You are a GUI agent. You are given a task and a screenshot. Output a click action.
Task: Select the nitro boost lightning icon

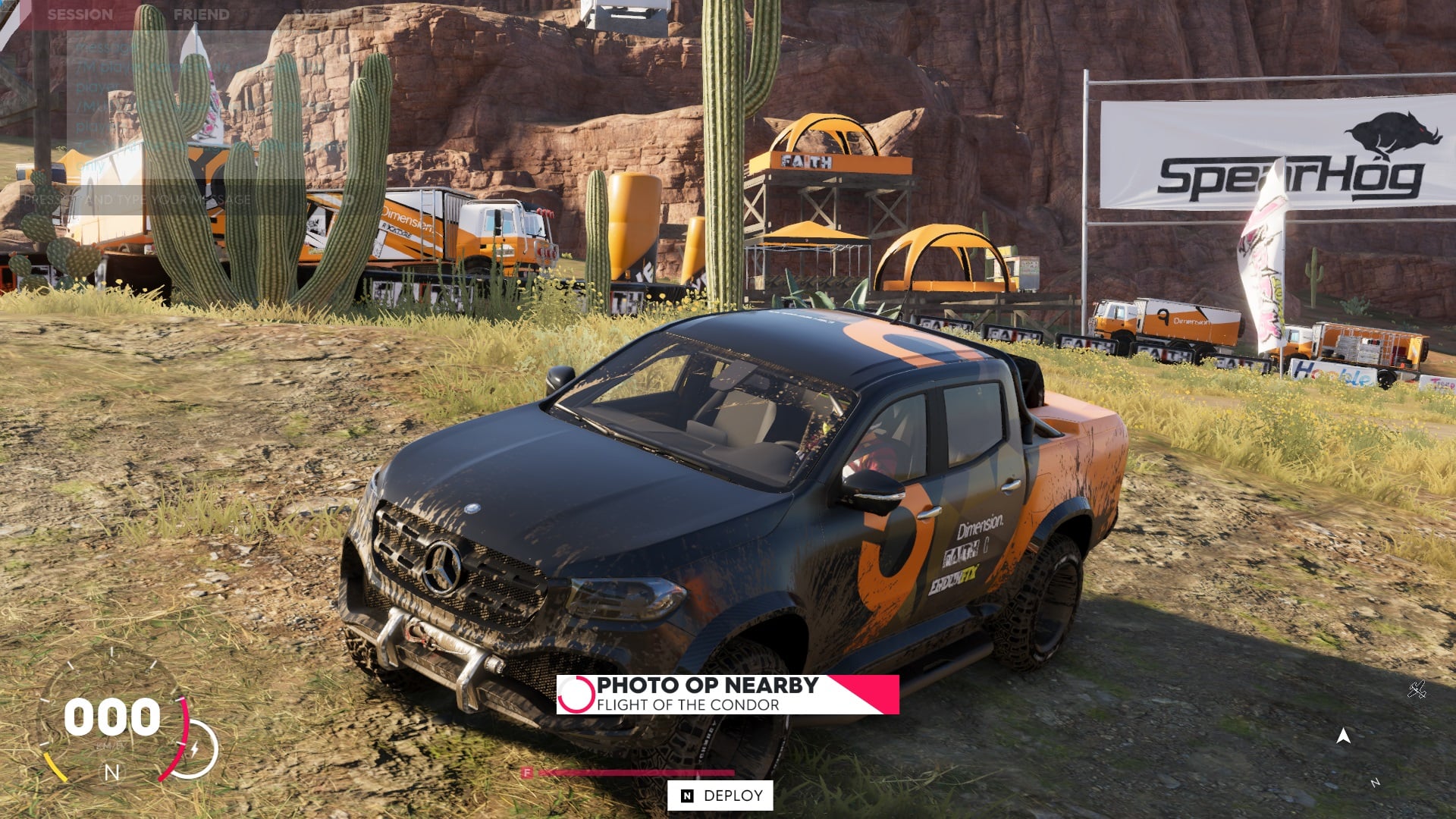click(195, 748)
